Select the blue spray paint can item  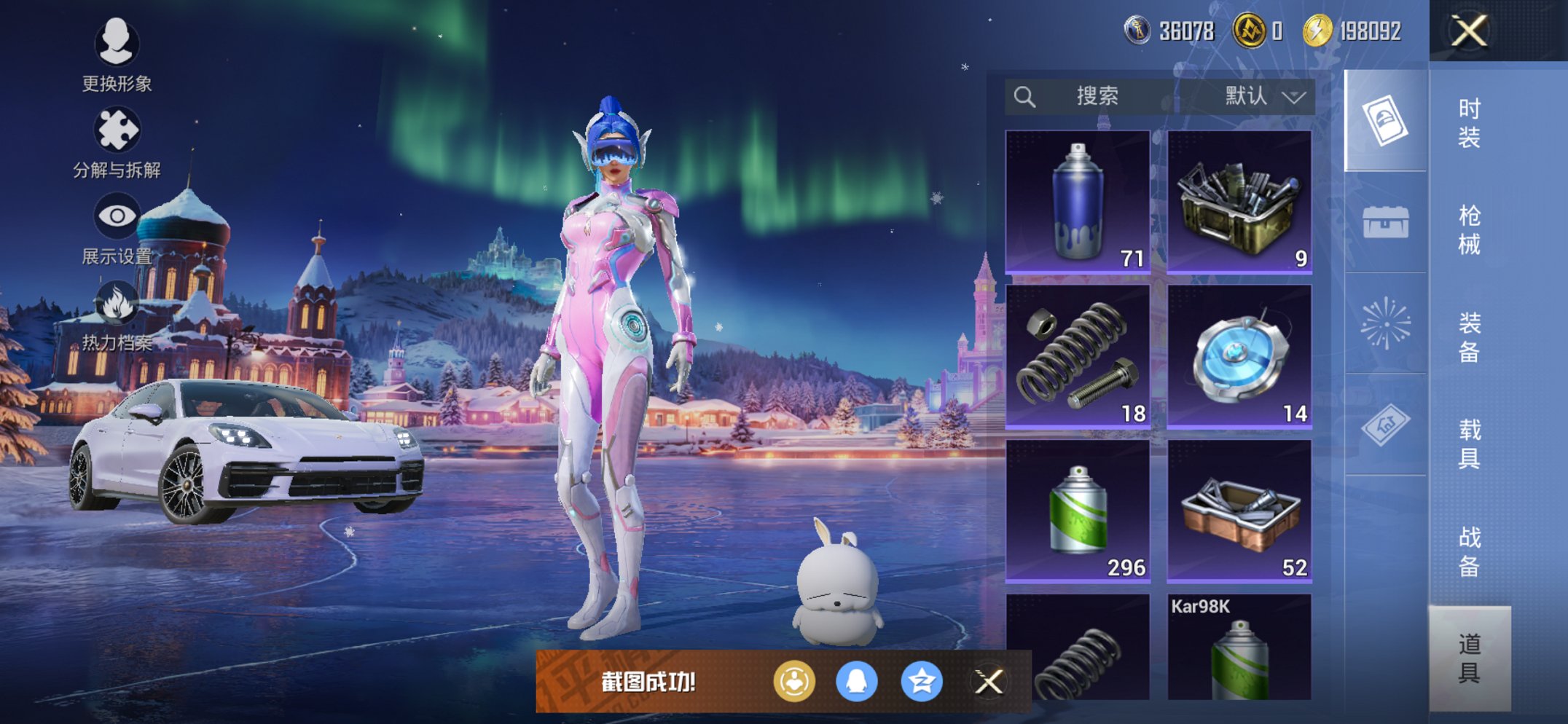1078,202
